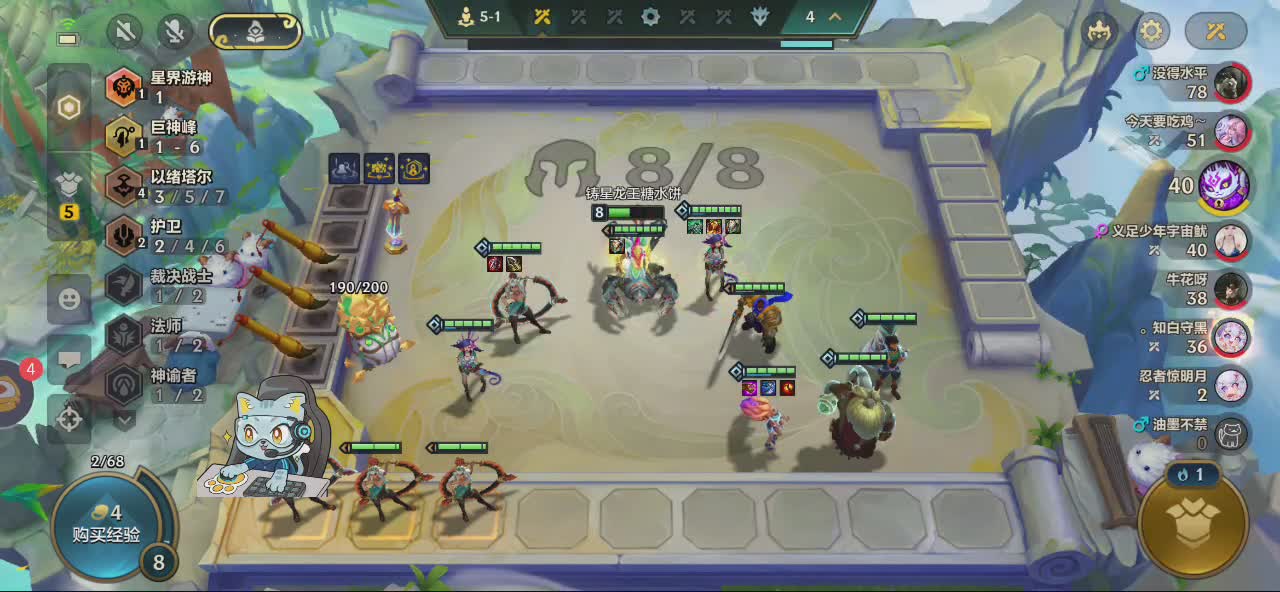Tap the crosshair icon button
Image resolution: width=1280 pixels, height=592 pixels.
click(x=69, y=418)
